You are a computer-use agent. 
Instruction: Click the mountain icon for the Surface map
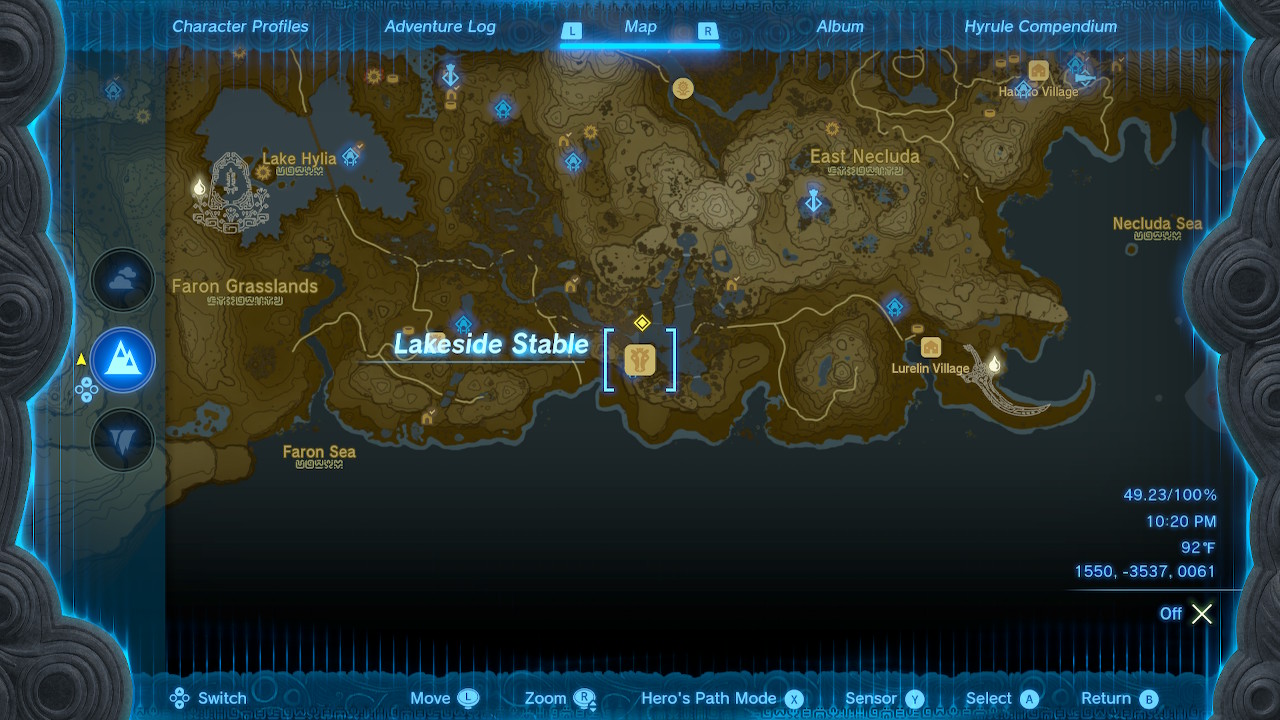(122, 359)
